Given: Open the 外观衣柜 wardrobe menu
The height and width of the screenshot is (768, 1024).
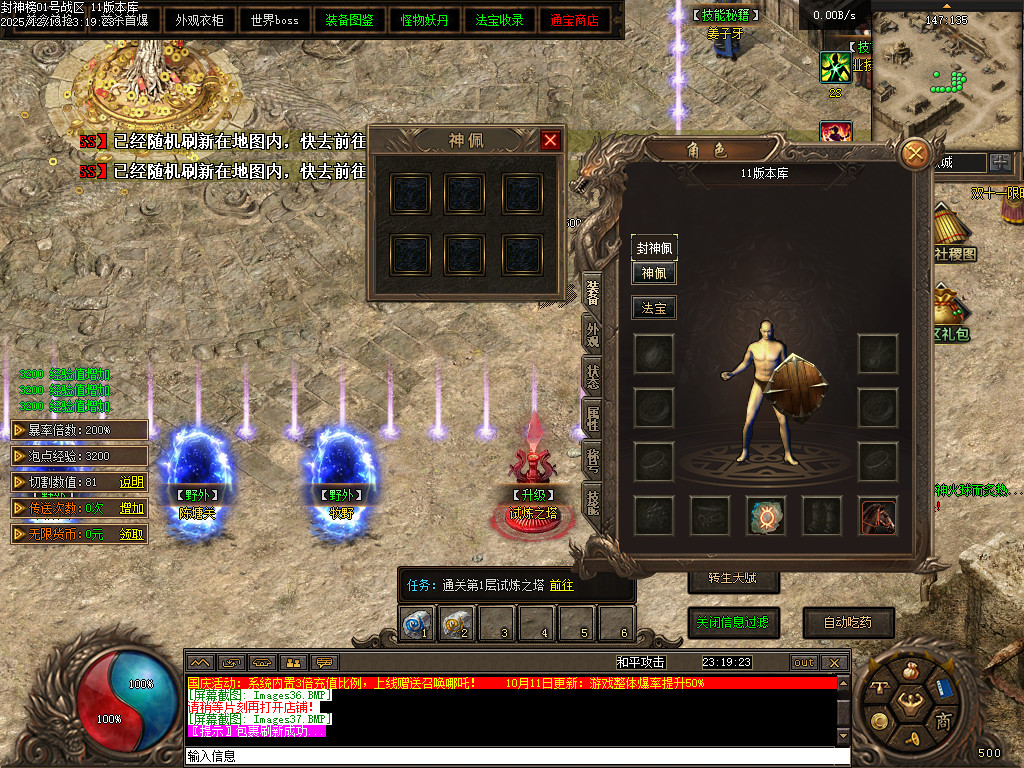Looking at the screenshot, I should point(200,20).
